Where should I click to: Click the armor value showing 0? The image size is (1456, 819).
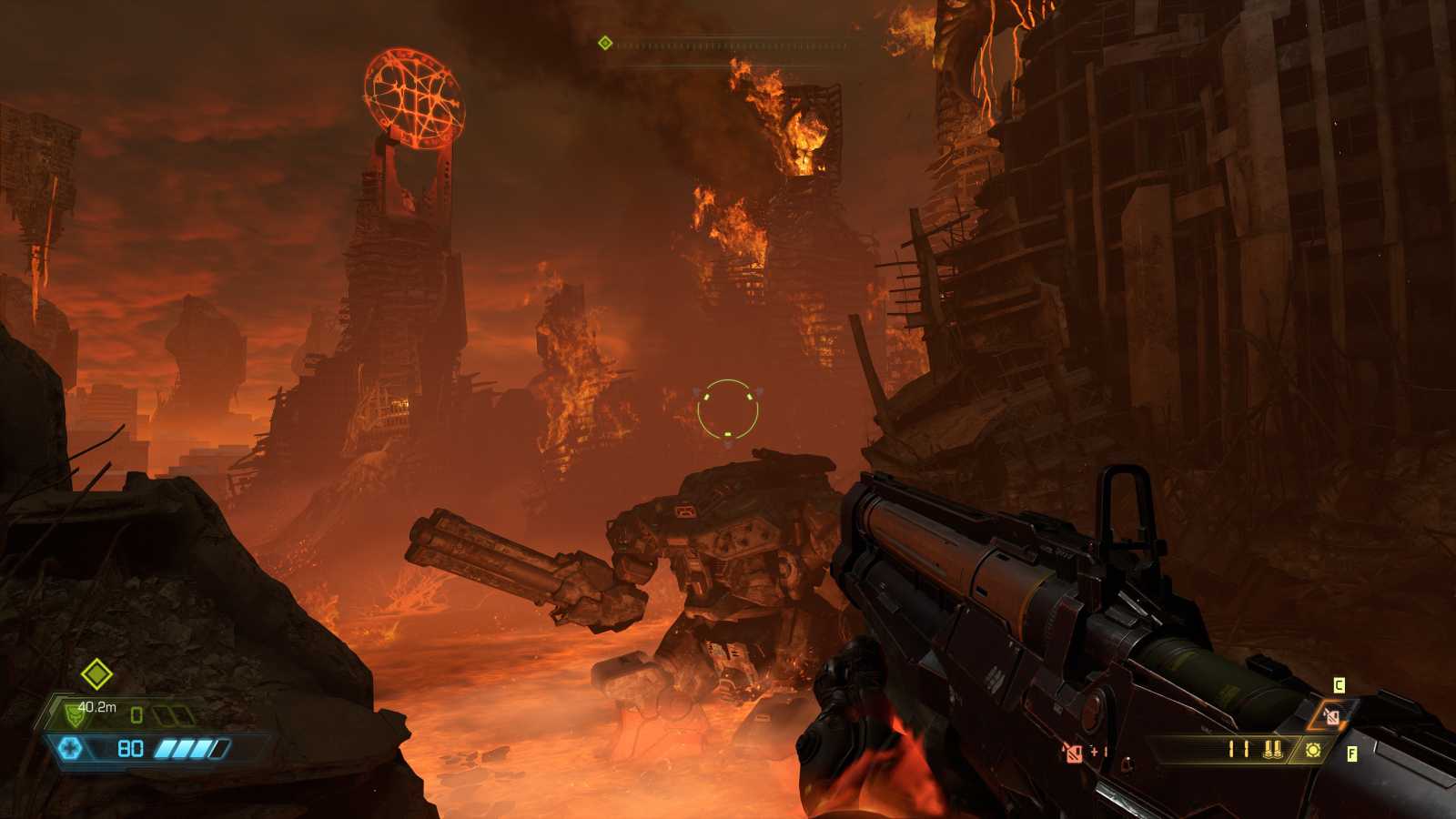point(136,715)
